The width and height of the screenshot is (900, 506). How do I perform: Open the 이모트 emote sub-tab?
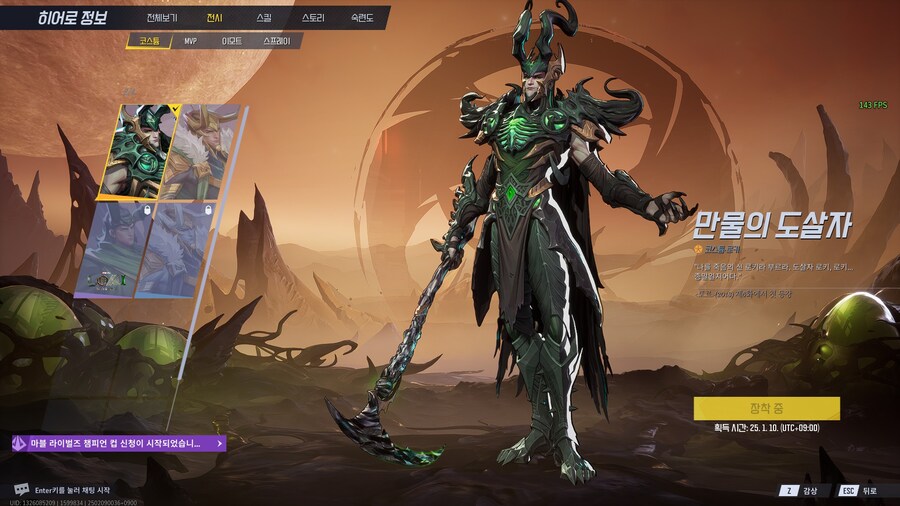pyautogui.click(x=232, y=42)
